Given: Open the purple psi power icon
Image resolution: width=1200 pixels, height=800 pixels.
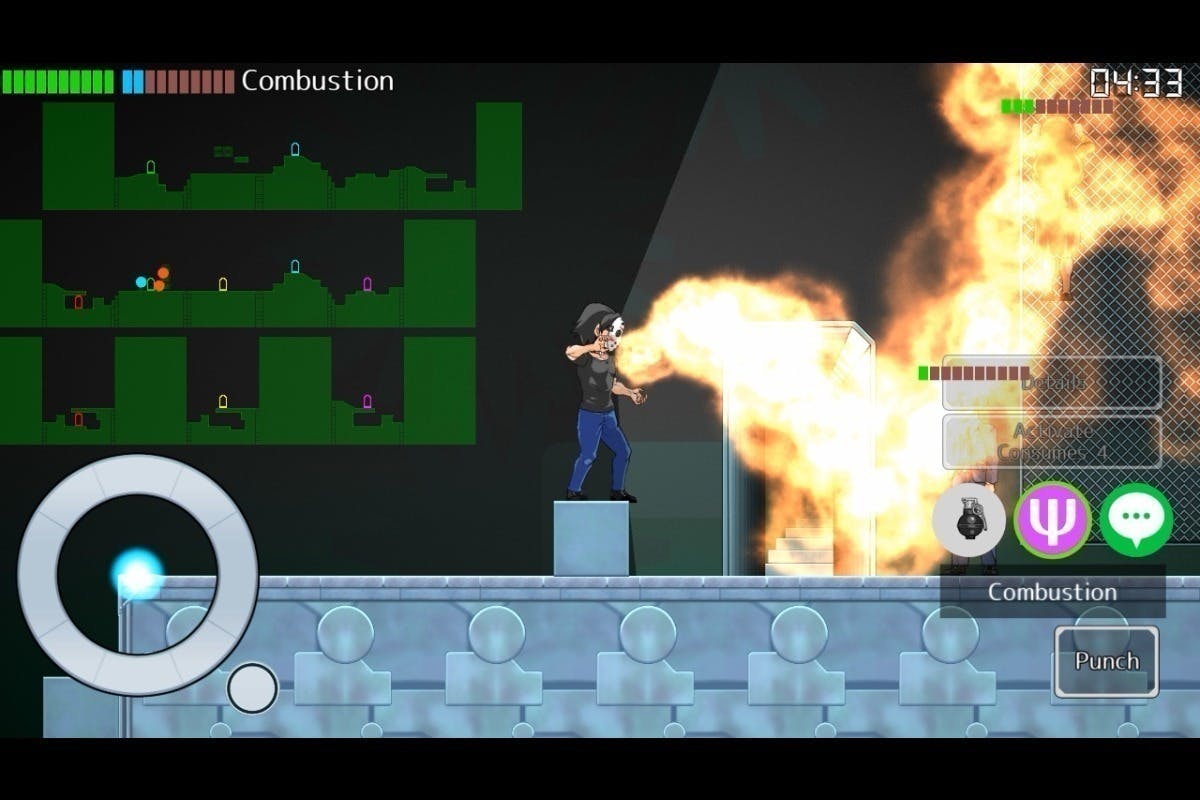Looking at the screenshot, I should point(1052,520).
